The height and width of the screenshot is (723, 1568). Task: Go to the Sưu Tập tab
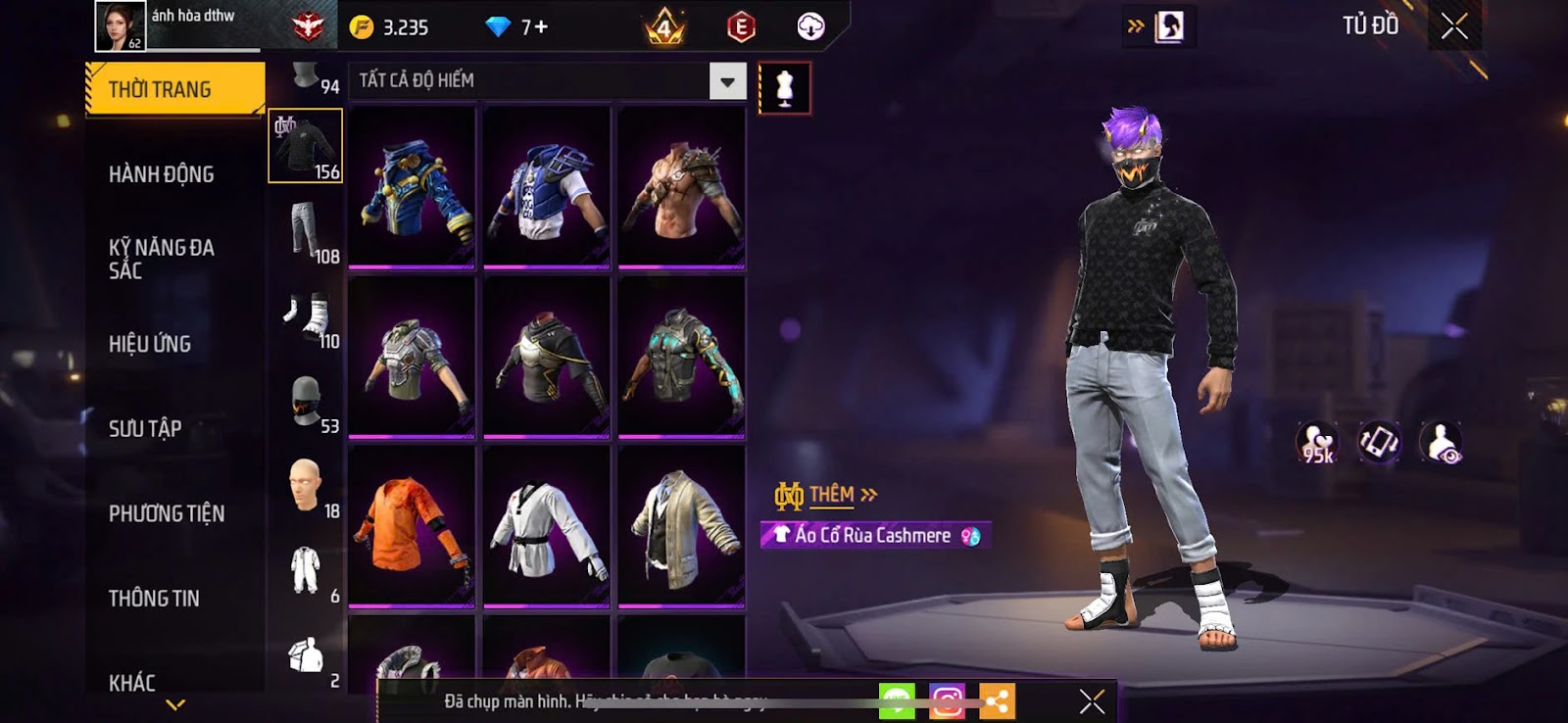[x=145, y=428]
